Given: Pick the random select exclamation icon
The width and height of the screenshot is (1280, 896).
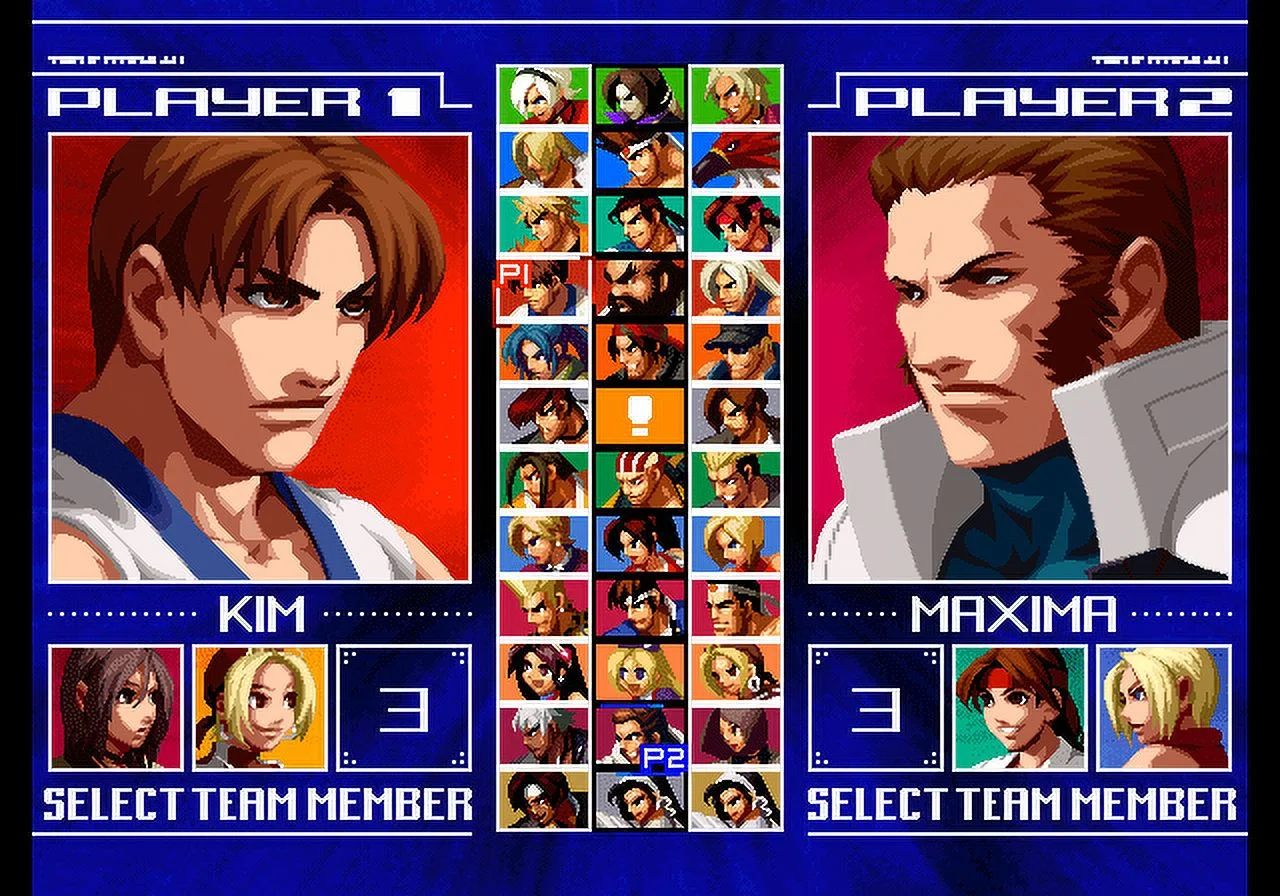Looking at the screenshot, I should (x=640, y=415).
